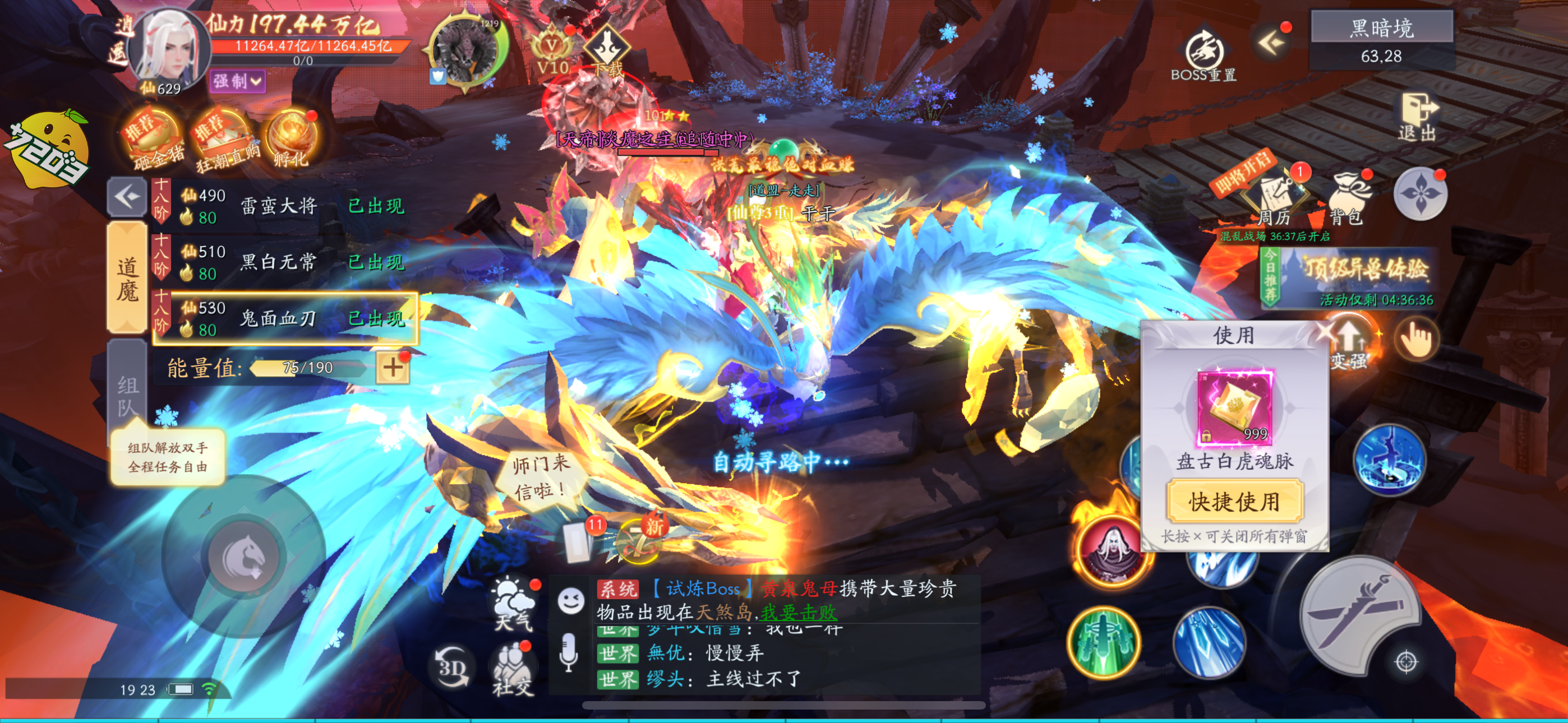Viewport: 1568px width, 723px height.
Task: Add energy with the plus button
Action: (393, 367)
